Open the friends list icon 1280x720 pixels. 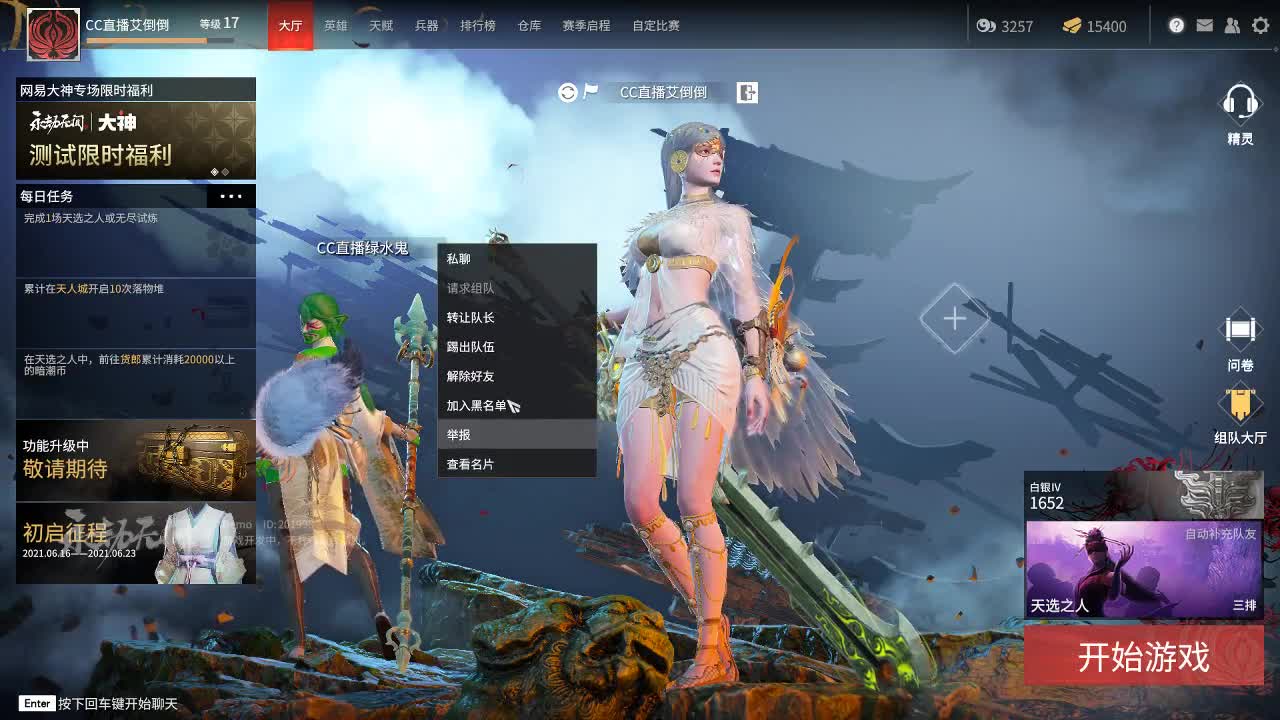click(x=1232, y=26)
